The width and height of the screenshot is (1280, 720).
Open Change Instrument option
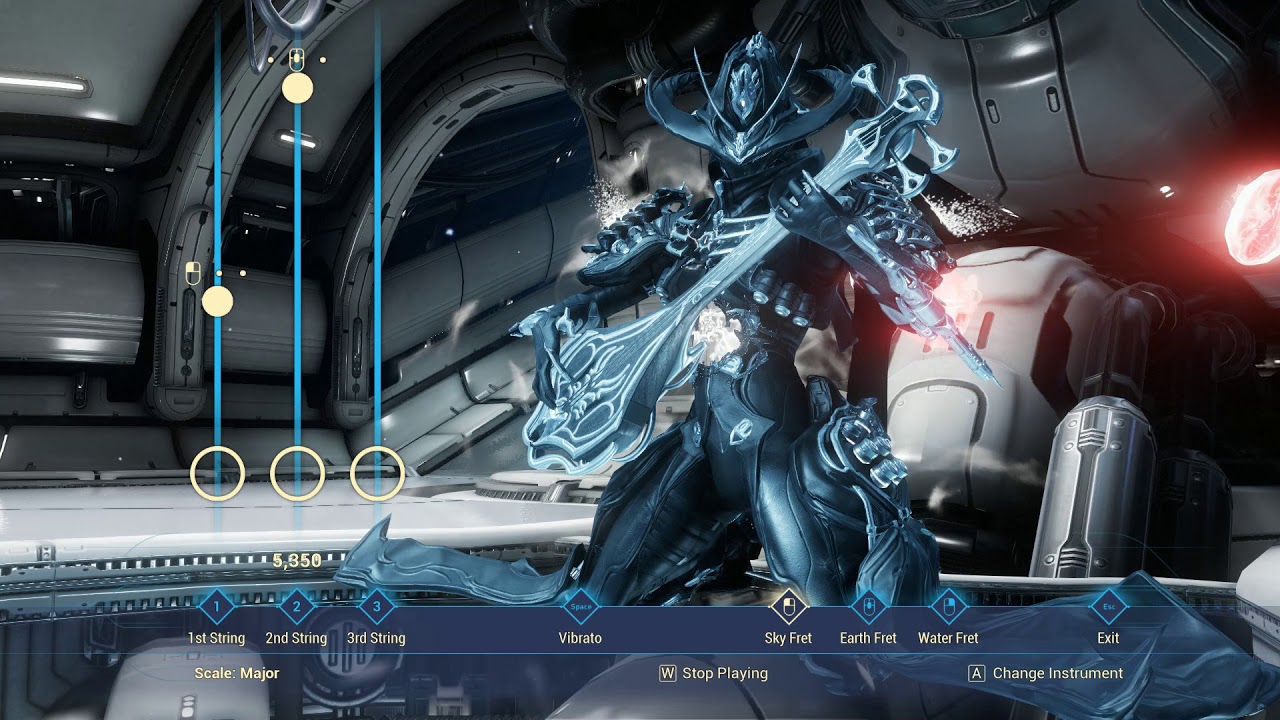pos(1046,673)
